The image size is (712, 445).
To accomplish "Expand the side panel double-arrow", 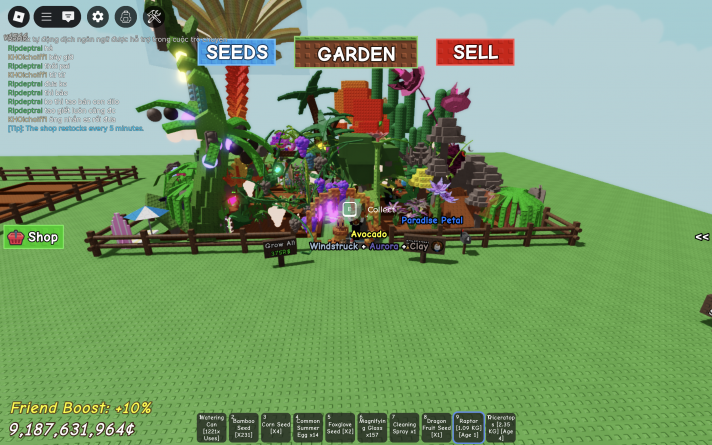I will (702, 237).
